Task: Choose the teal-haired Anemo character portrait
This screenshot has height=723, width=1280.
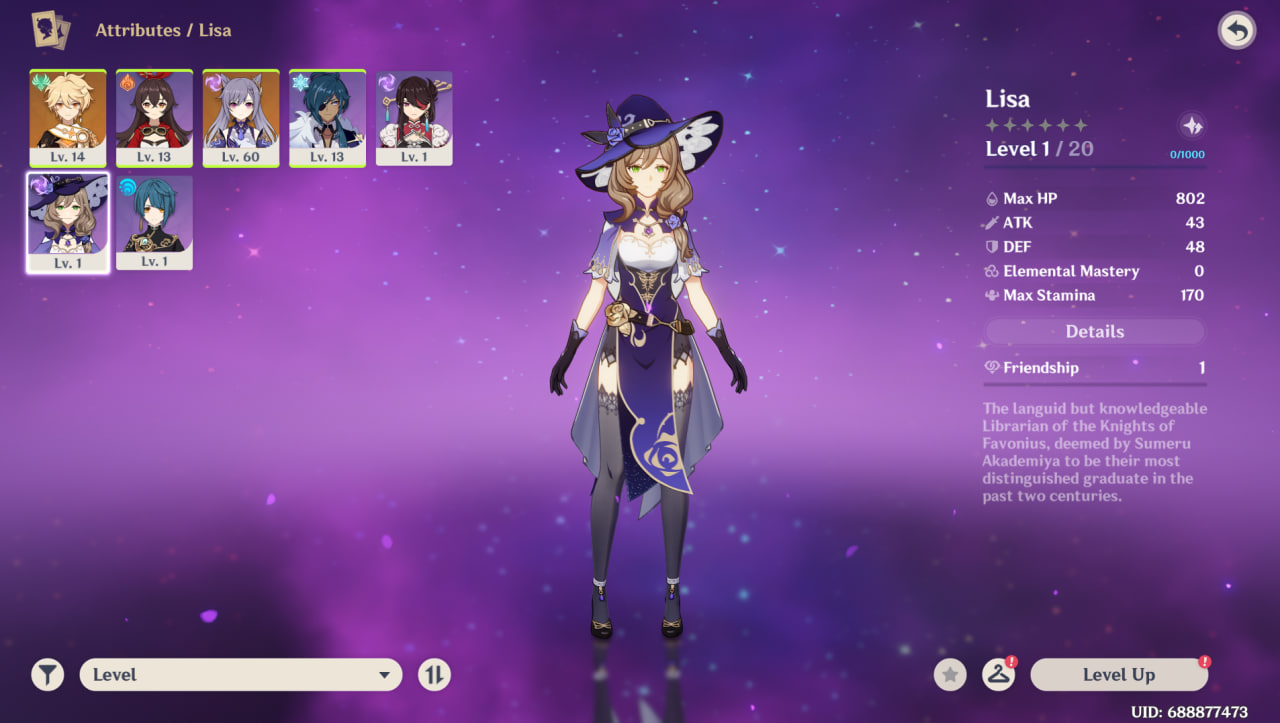Action: [x=154, y=222]
